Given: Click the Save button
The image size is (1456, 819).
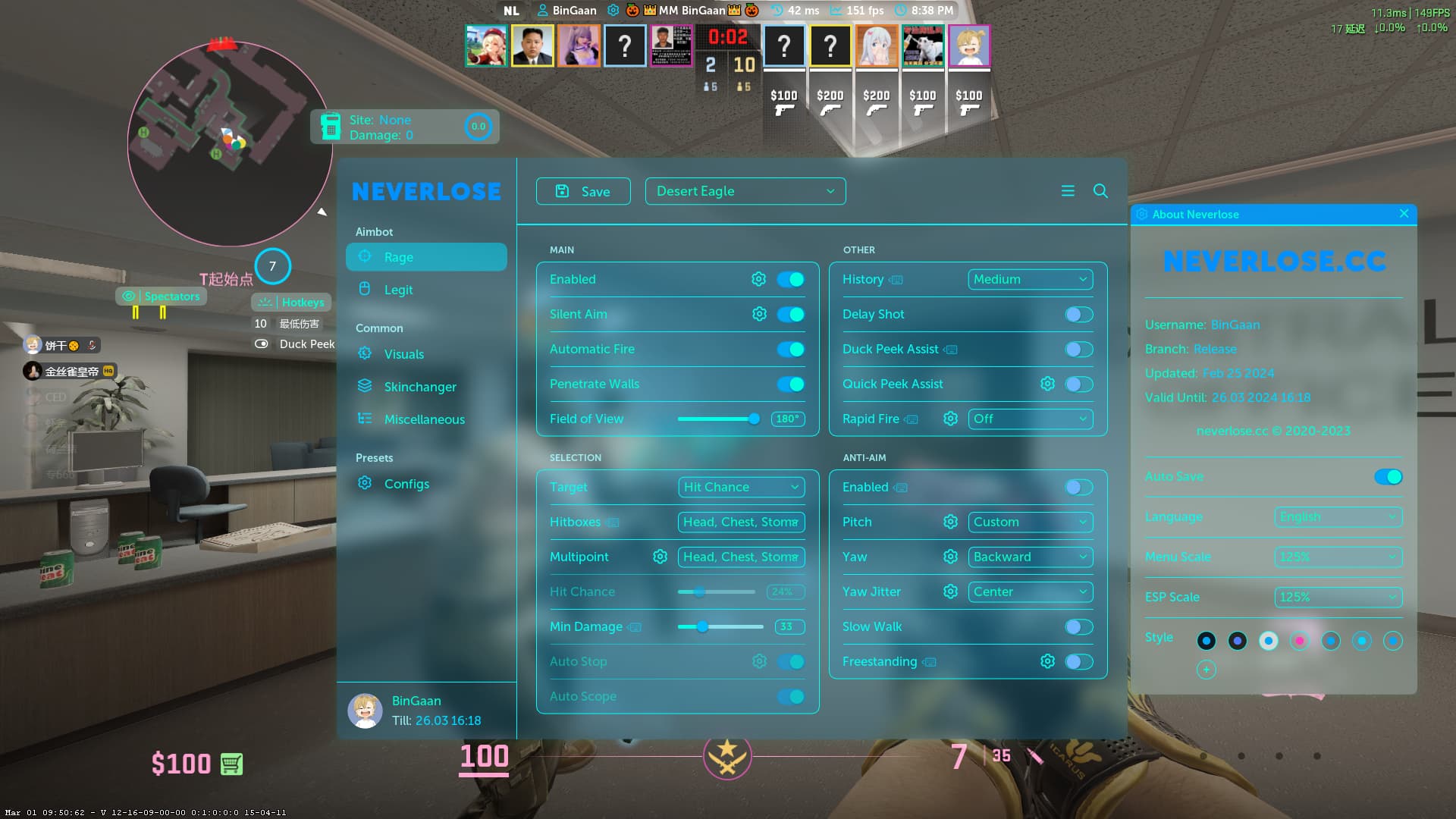Looking at the screenshot, I should [582, 191].
